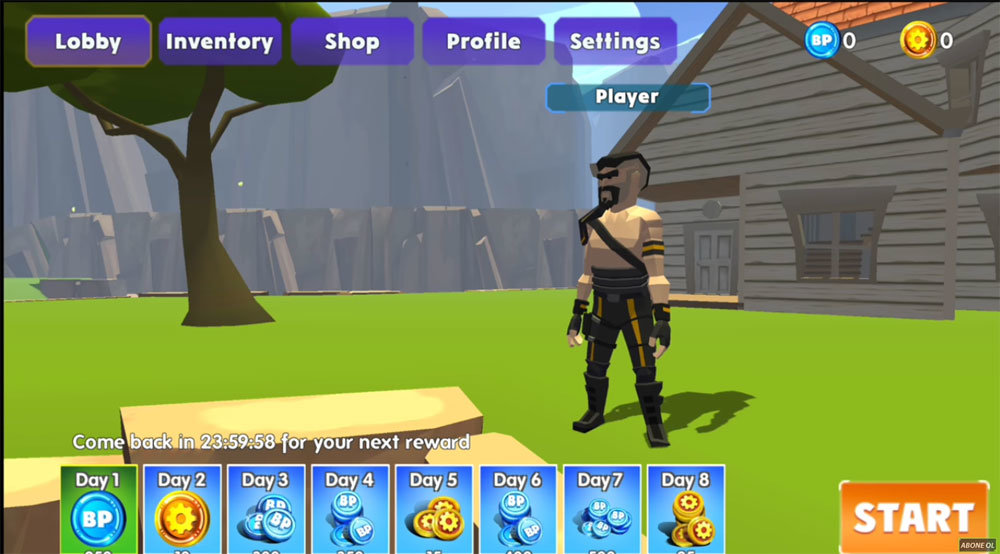
Task: Switch to the Inventory tab
Action: pyautogui.click(x=219, y=42)
